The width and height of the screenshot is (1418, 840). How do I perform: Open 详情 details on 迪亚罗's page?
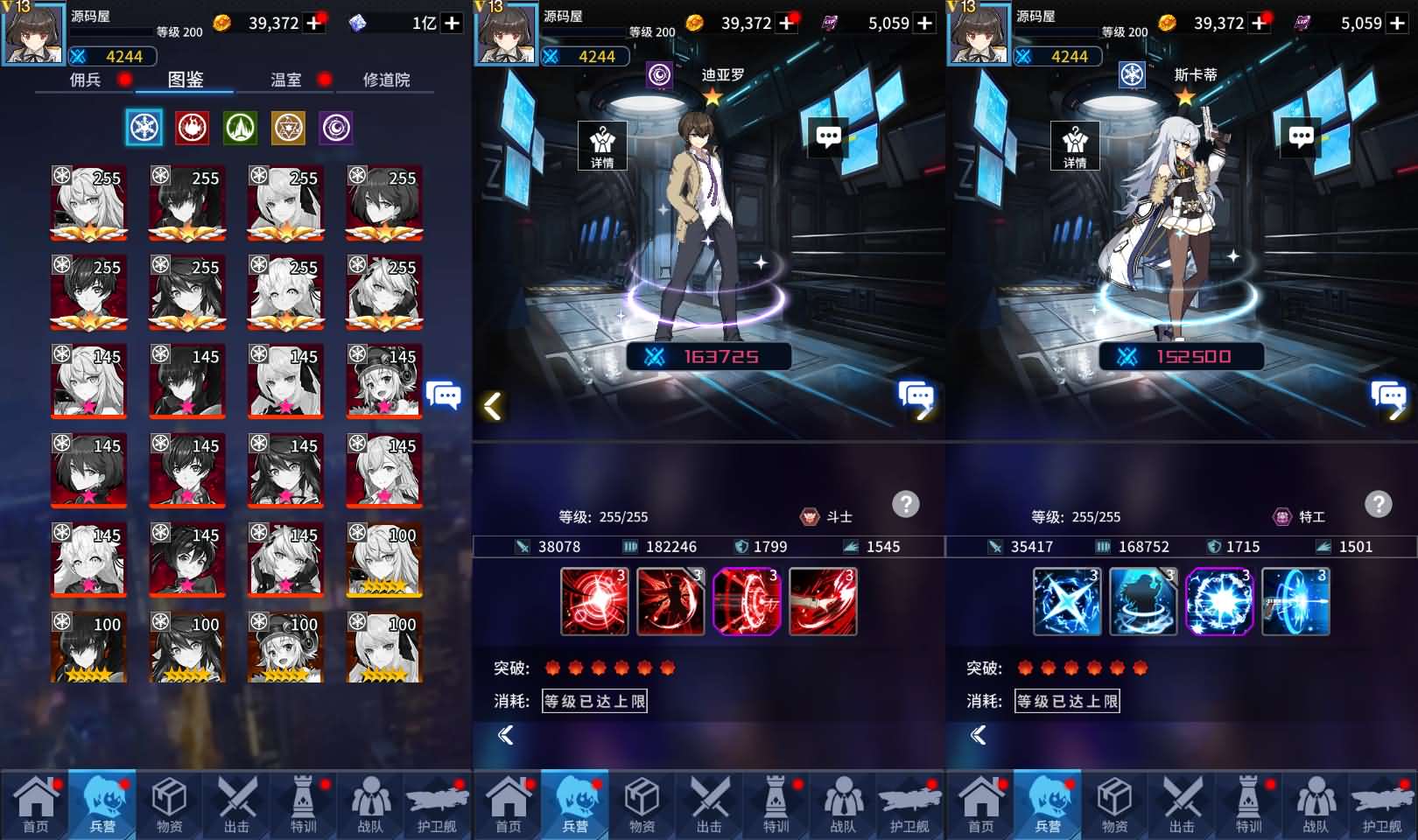(x=602, y=145)
